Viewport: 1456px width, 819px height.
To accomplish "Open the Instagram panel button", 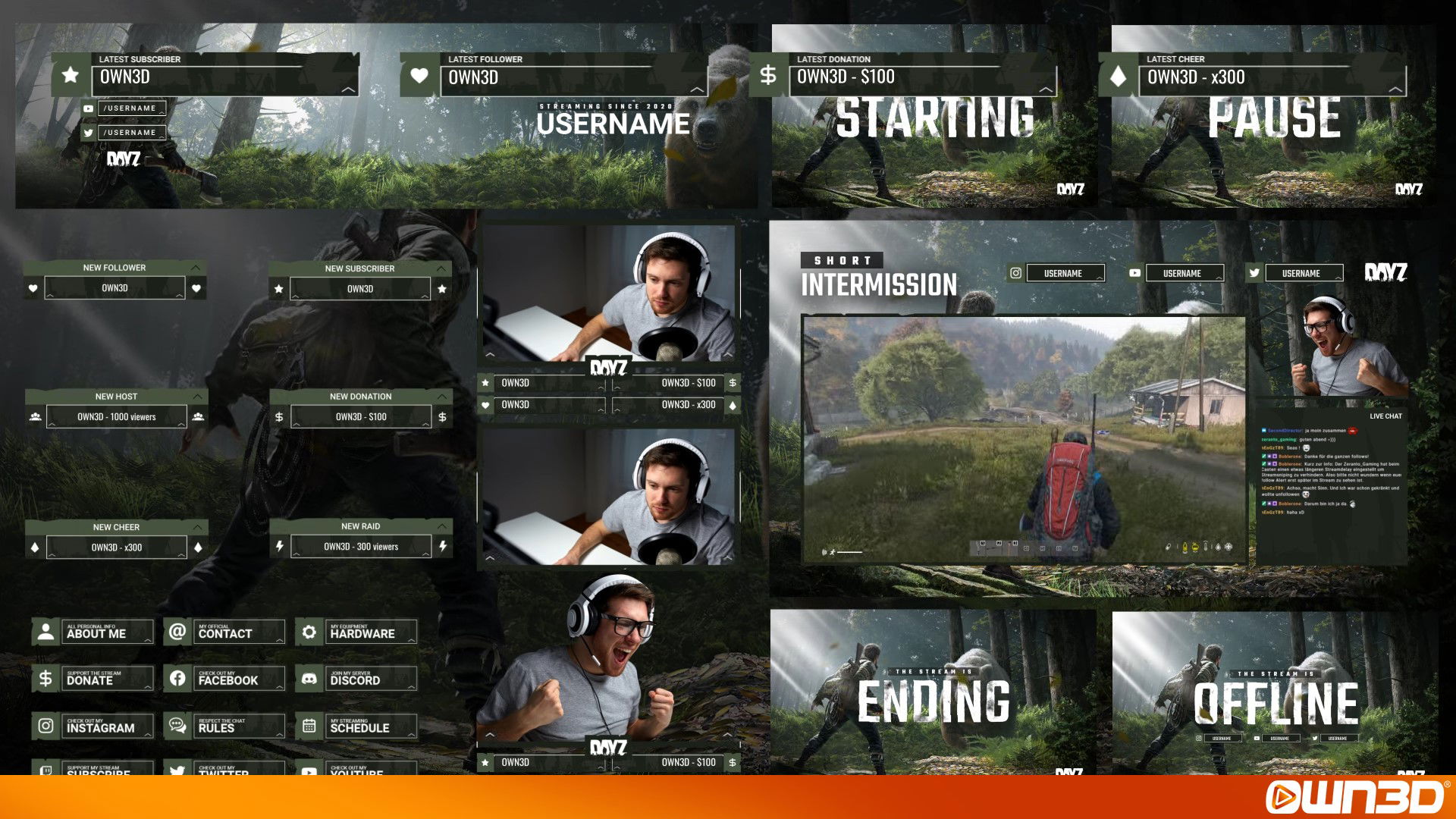I will pyautogui.click(x=93, y=726).
